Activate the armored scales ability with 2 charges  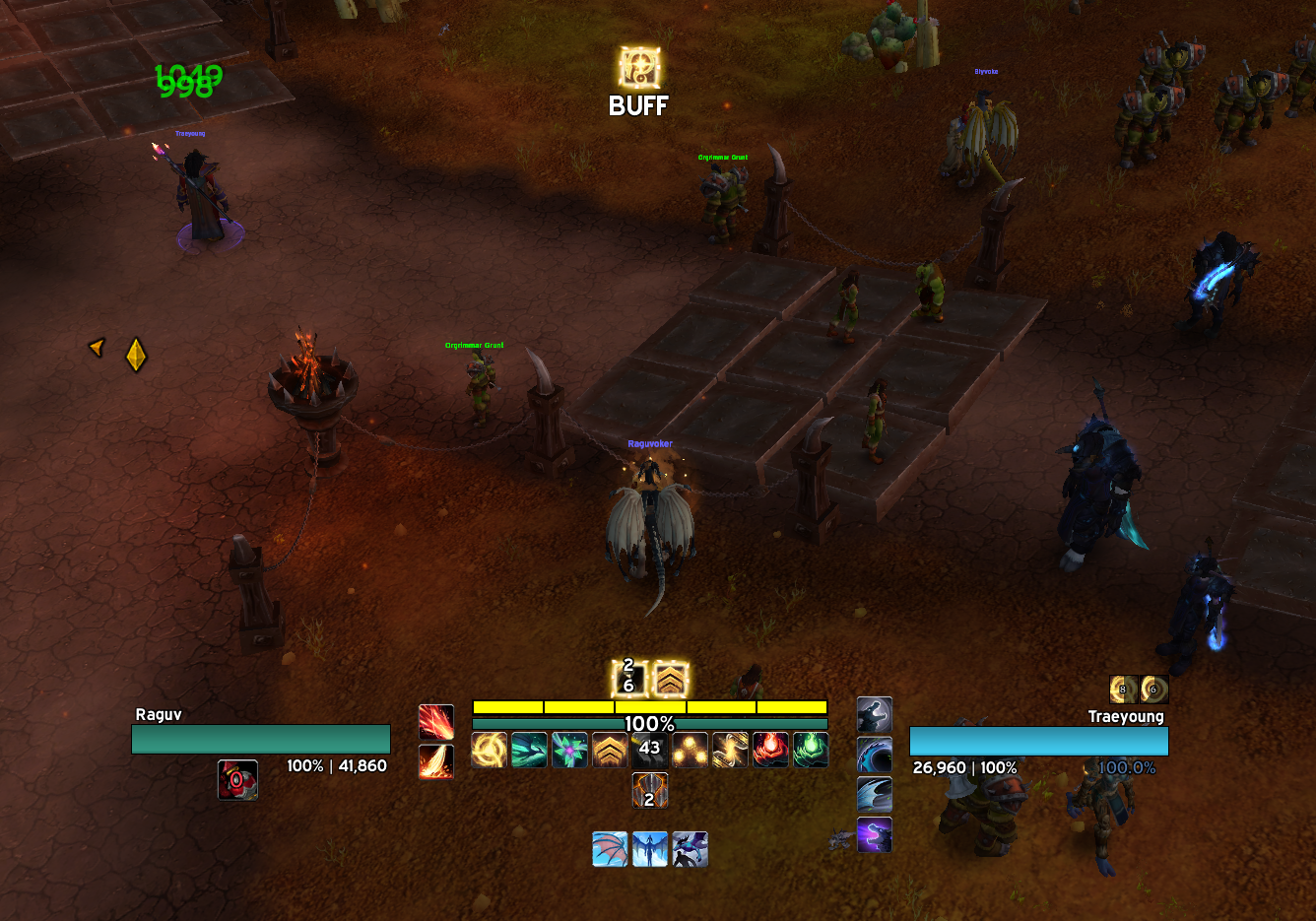(649, 791)
